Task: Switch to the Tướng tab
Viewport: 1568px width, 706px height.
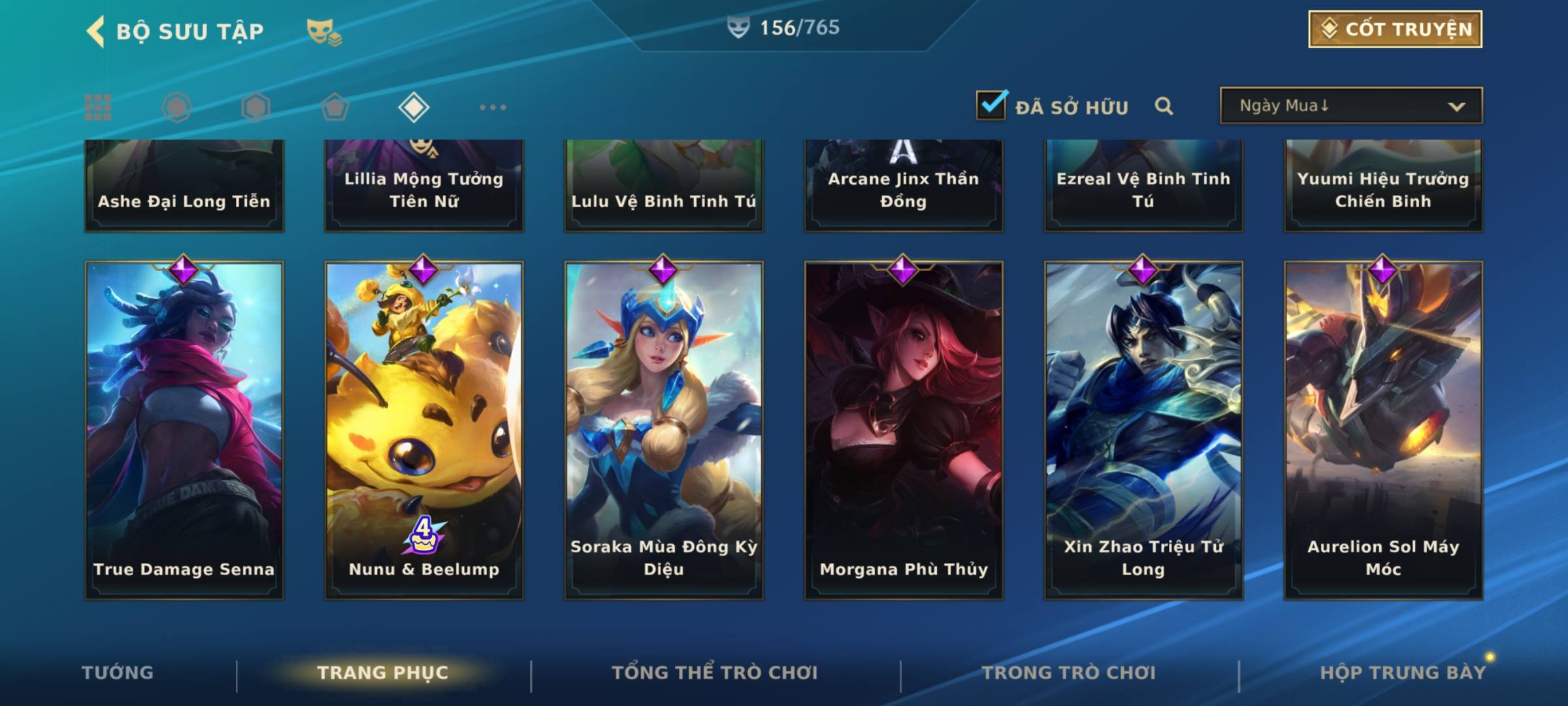Action: point(118,673)
